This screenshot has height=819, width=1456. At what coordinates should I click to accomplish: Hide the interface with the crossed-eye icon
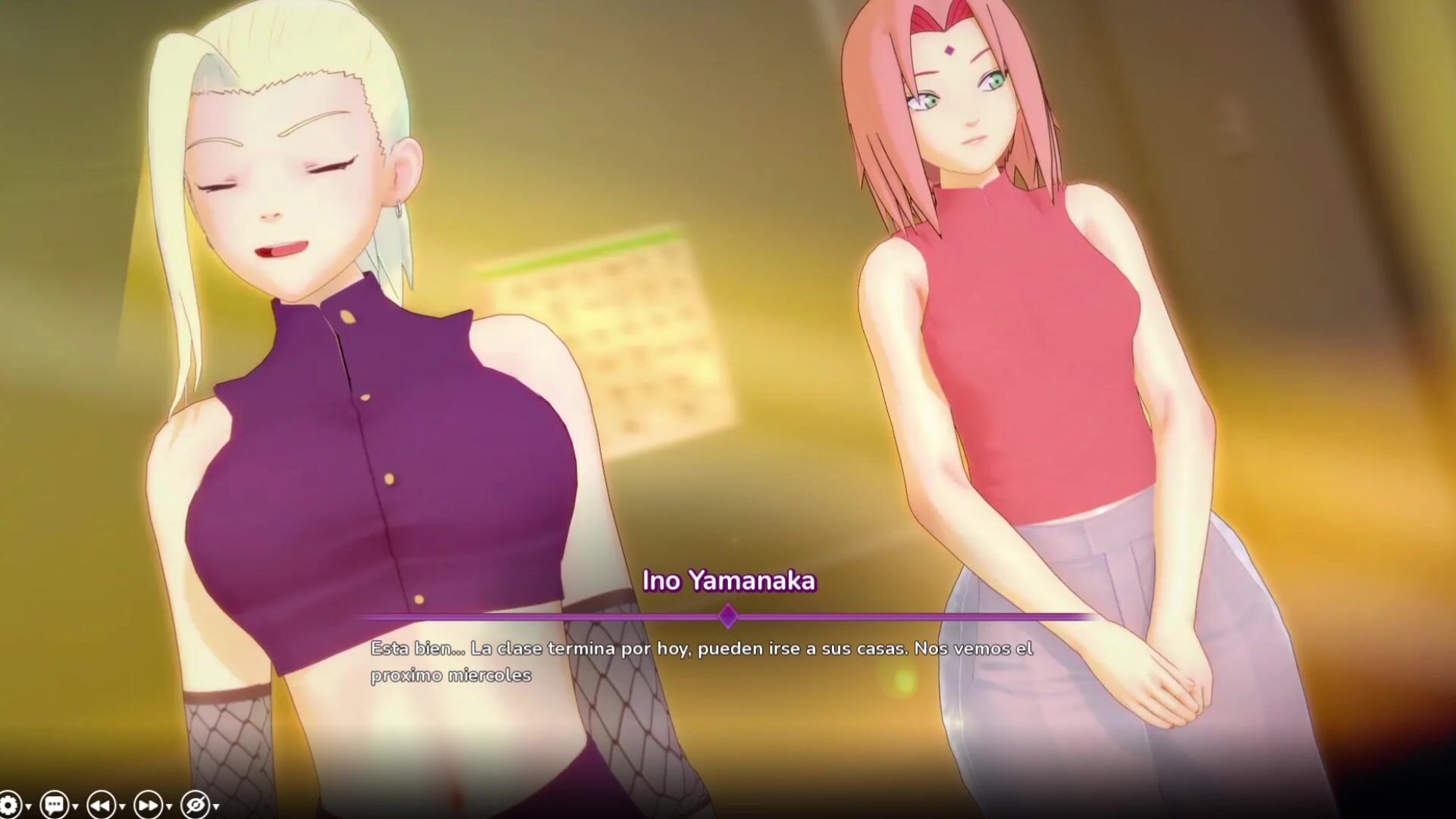pyautogui.click(x=195, y=805)
